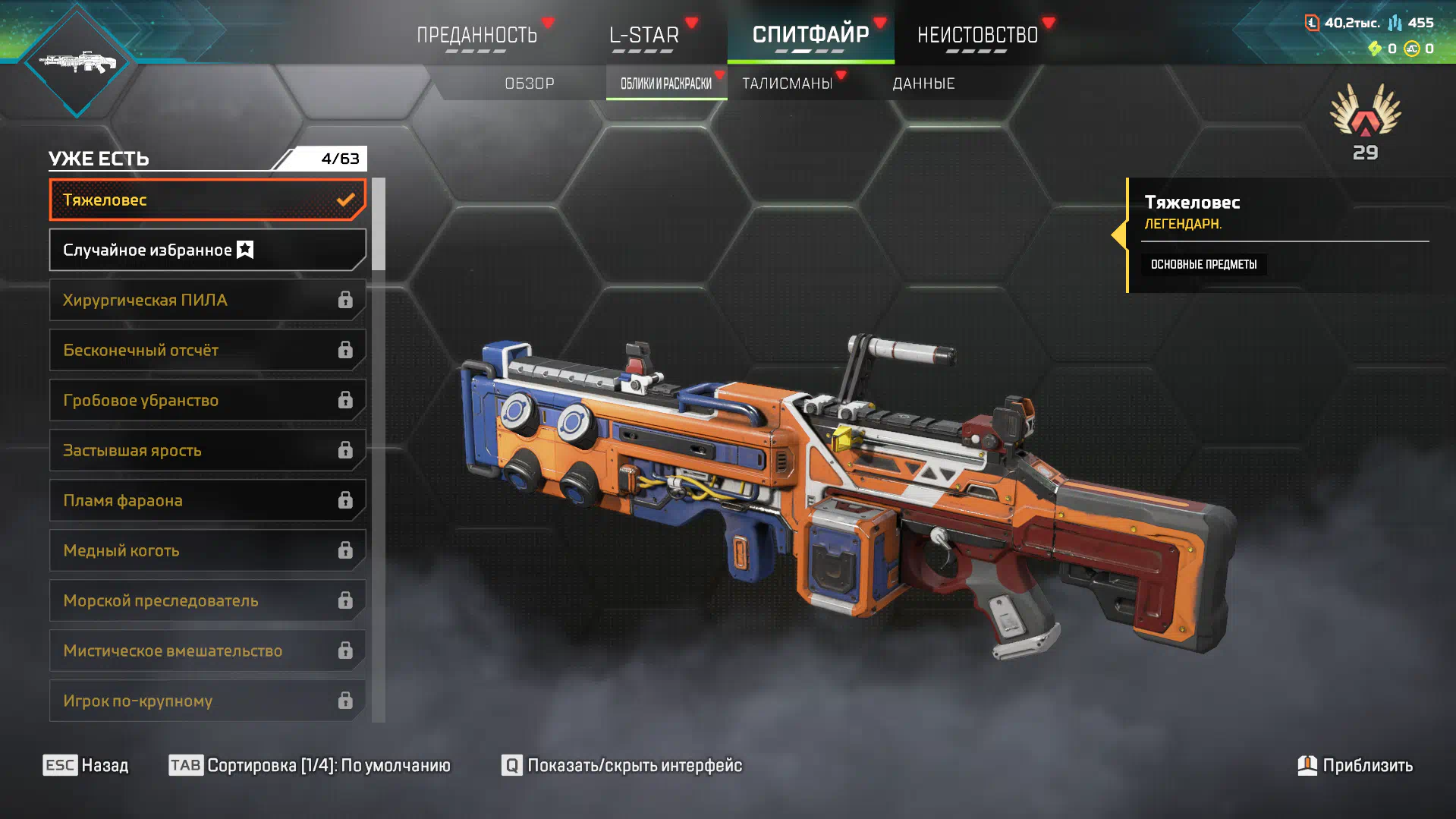This screenshot has height=819, width=1456.
Task: Click the Назад back button
Action: pyautogui.click(x=86, y=765)
